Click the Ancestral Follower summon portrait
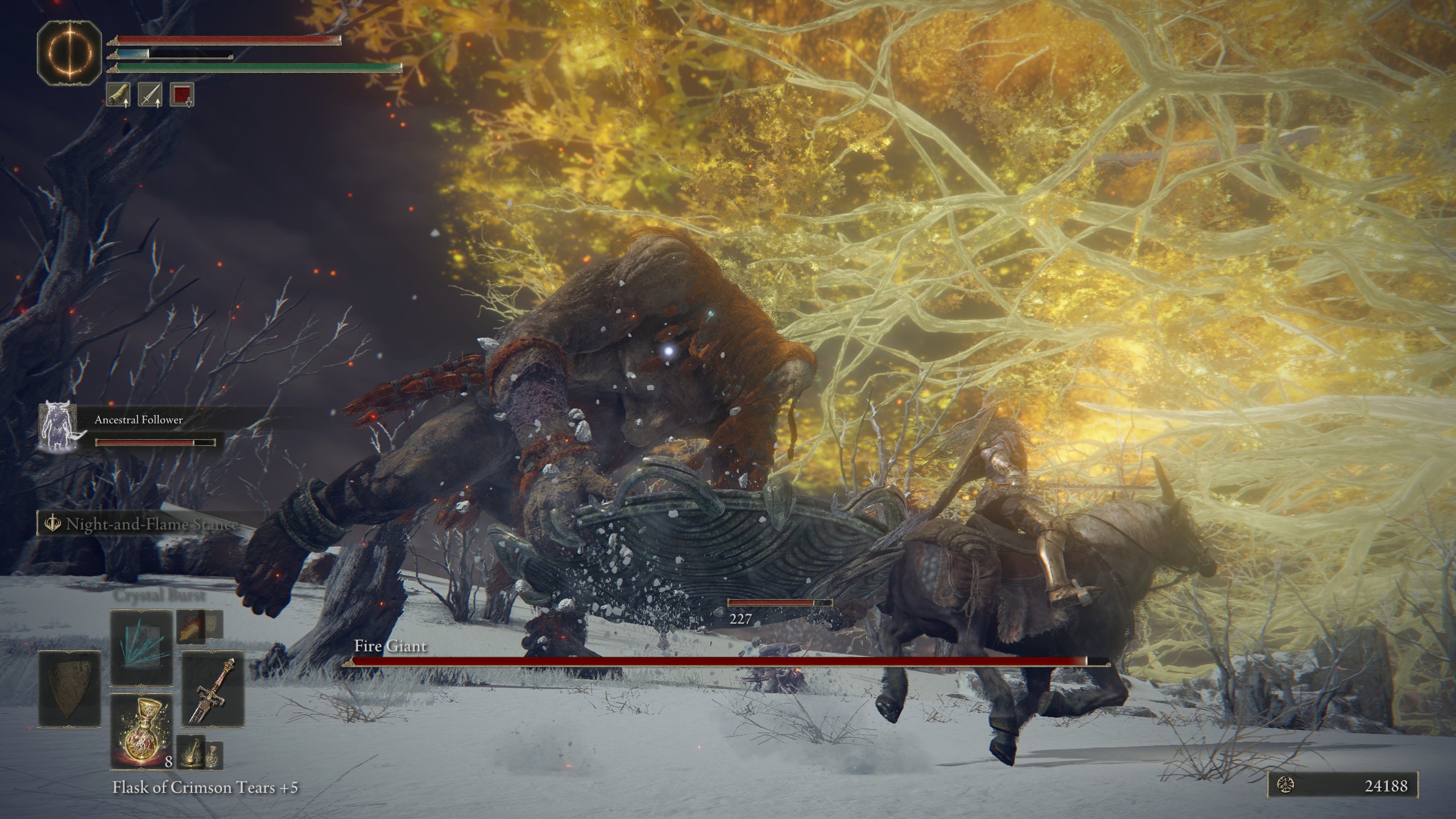Image resolution: width=1456 pixels, height=819 pixels. (57, 427)
